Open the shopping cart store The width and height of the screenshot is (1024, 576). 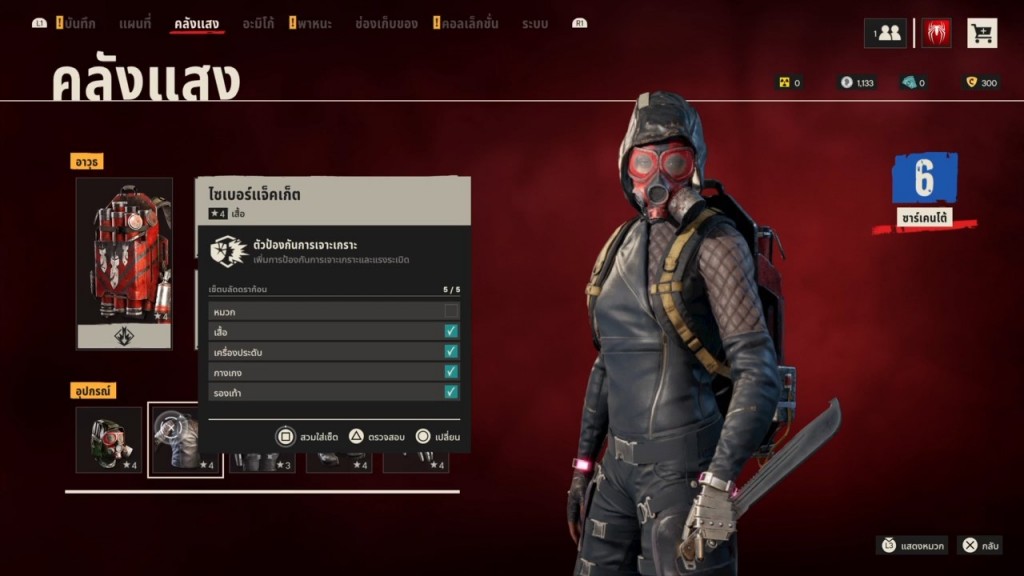[982, 33]
